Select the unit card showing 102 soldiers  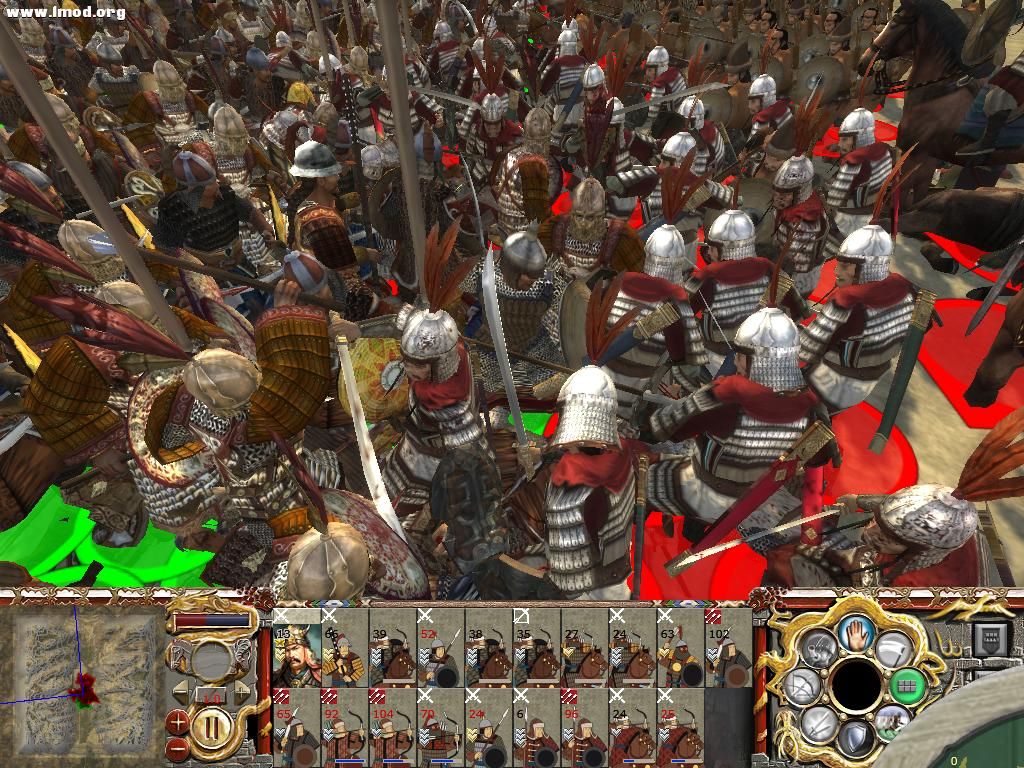pos(728,648)
